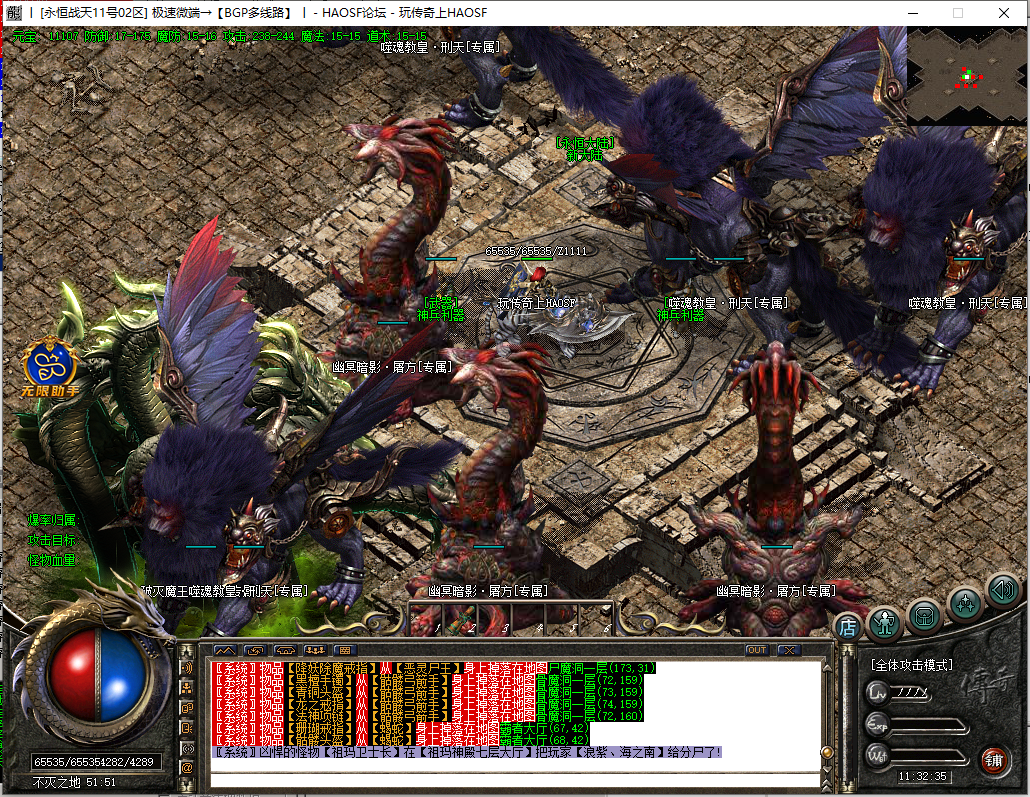This screenshot has height=797, width=1030.
Task: Close the game using the chat X button
Action: click(789, 650)
